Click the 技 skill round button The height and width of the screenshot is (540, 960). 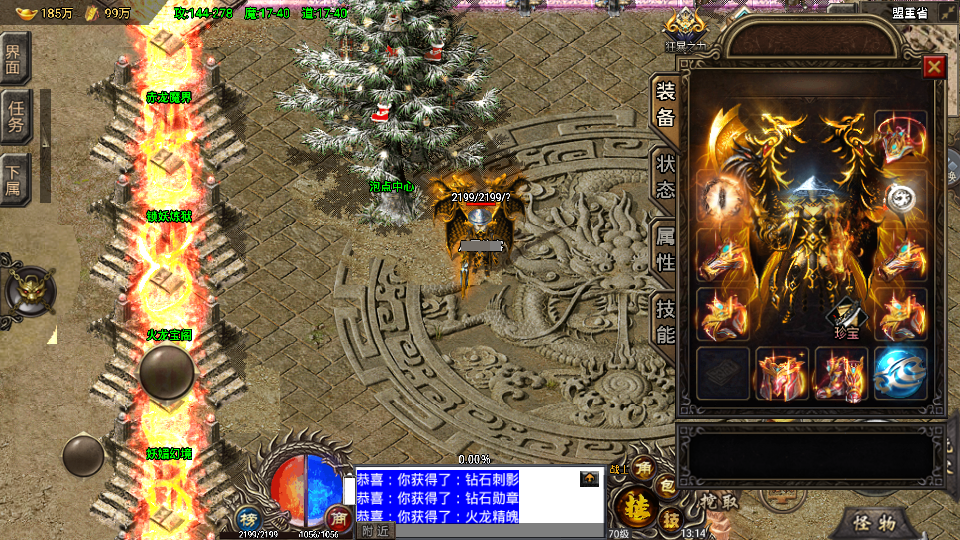(672, 519)
